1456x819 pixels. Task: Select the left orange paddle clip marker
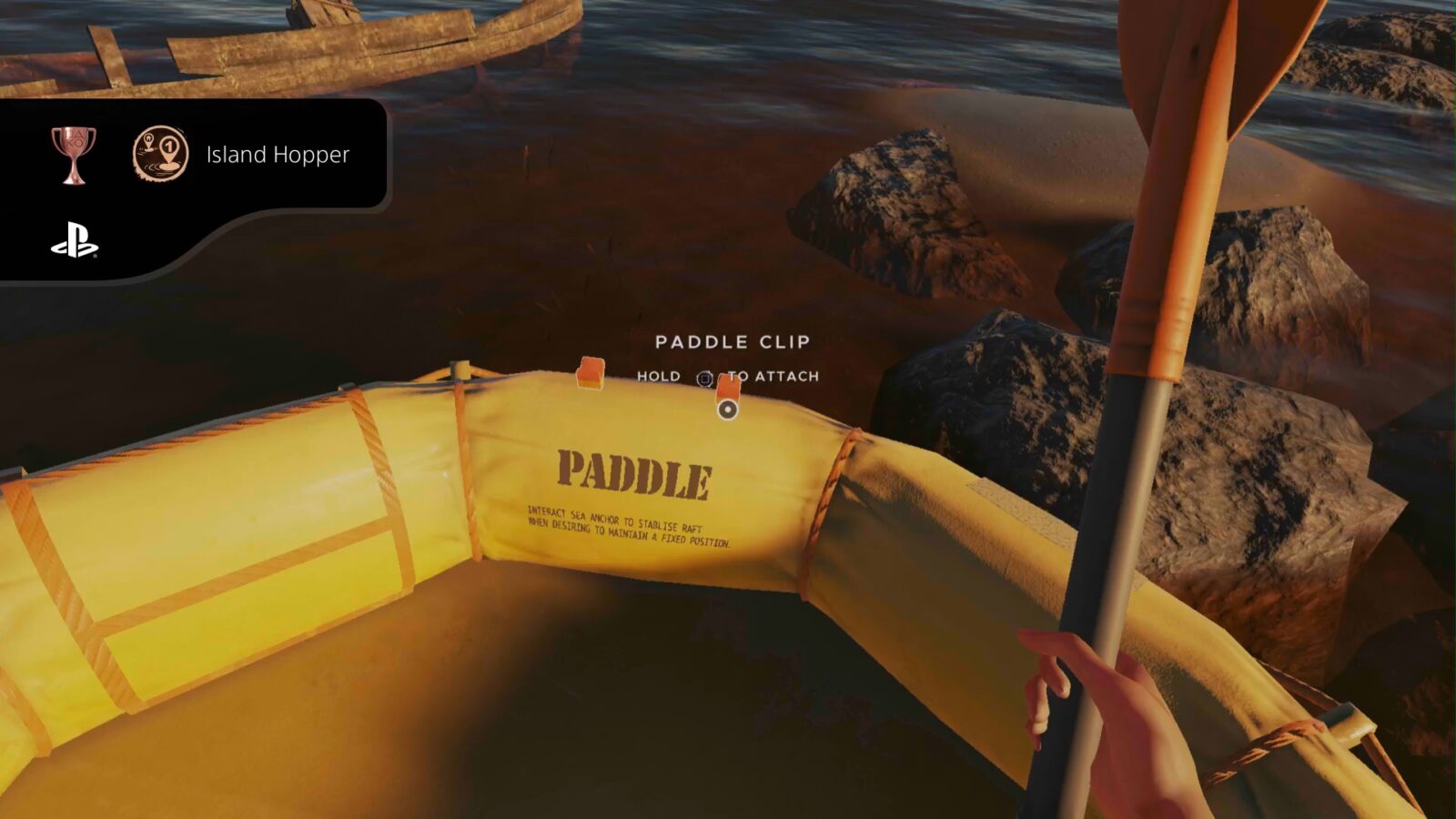(x=590, y=374)
